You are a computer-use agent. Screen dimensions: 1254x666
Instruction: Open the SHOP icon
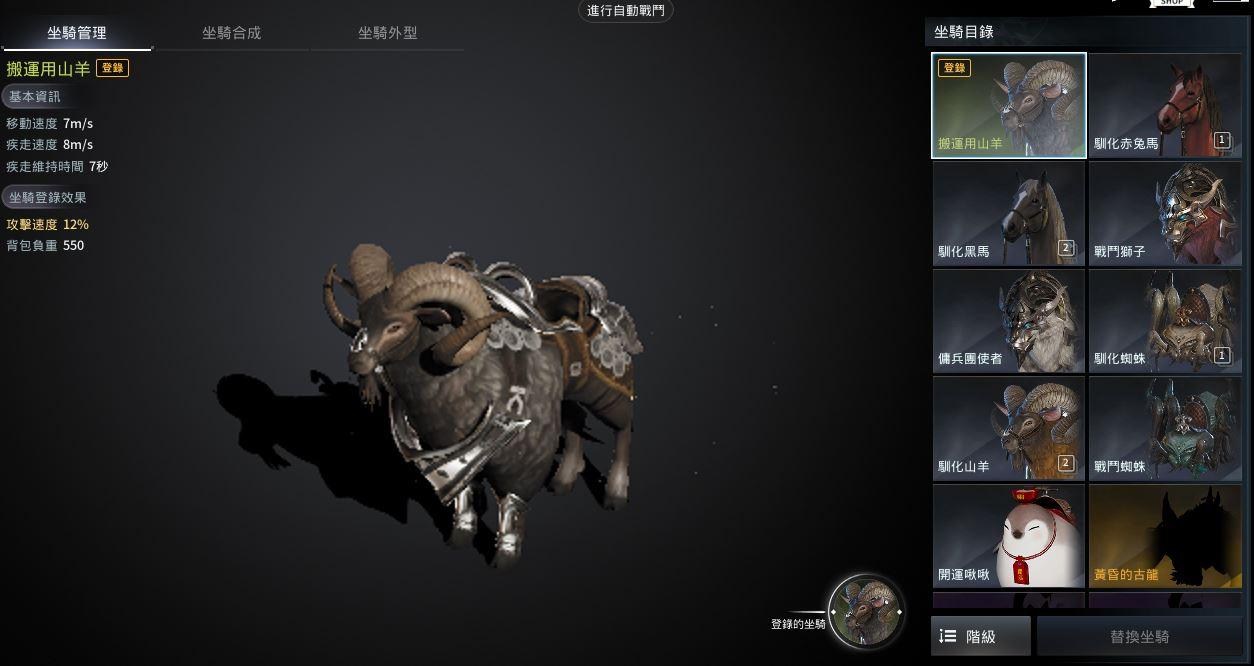pyautogui.click(x=1172, y=4)
